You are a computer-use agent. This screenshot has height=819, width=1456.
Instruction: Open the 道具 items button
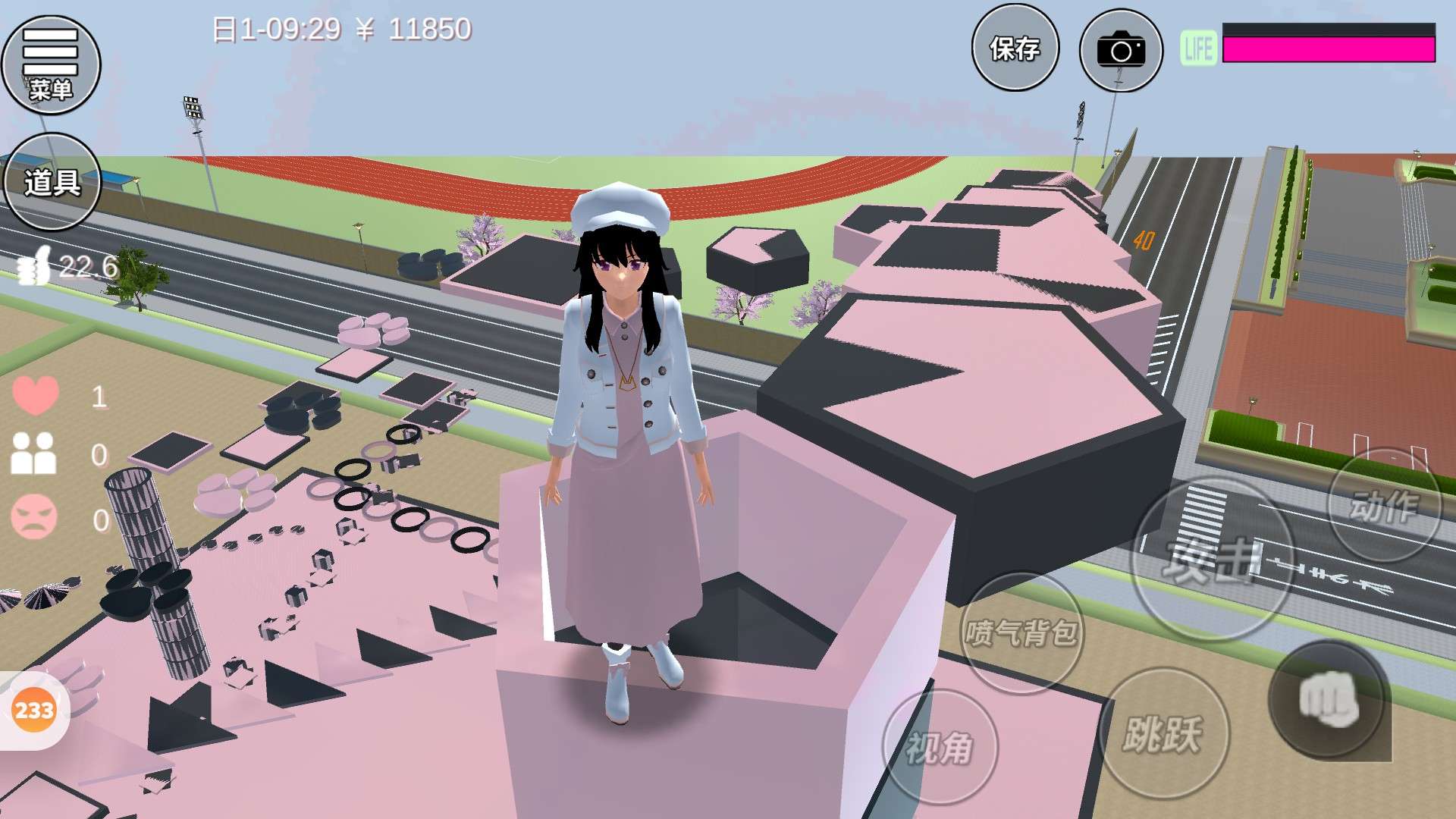52,182
